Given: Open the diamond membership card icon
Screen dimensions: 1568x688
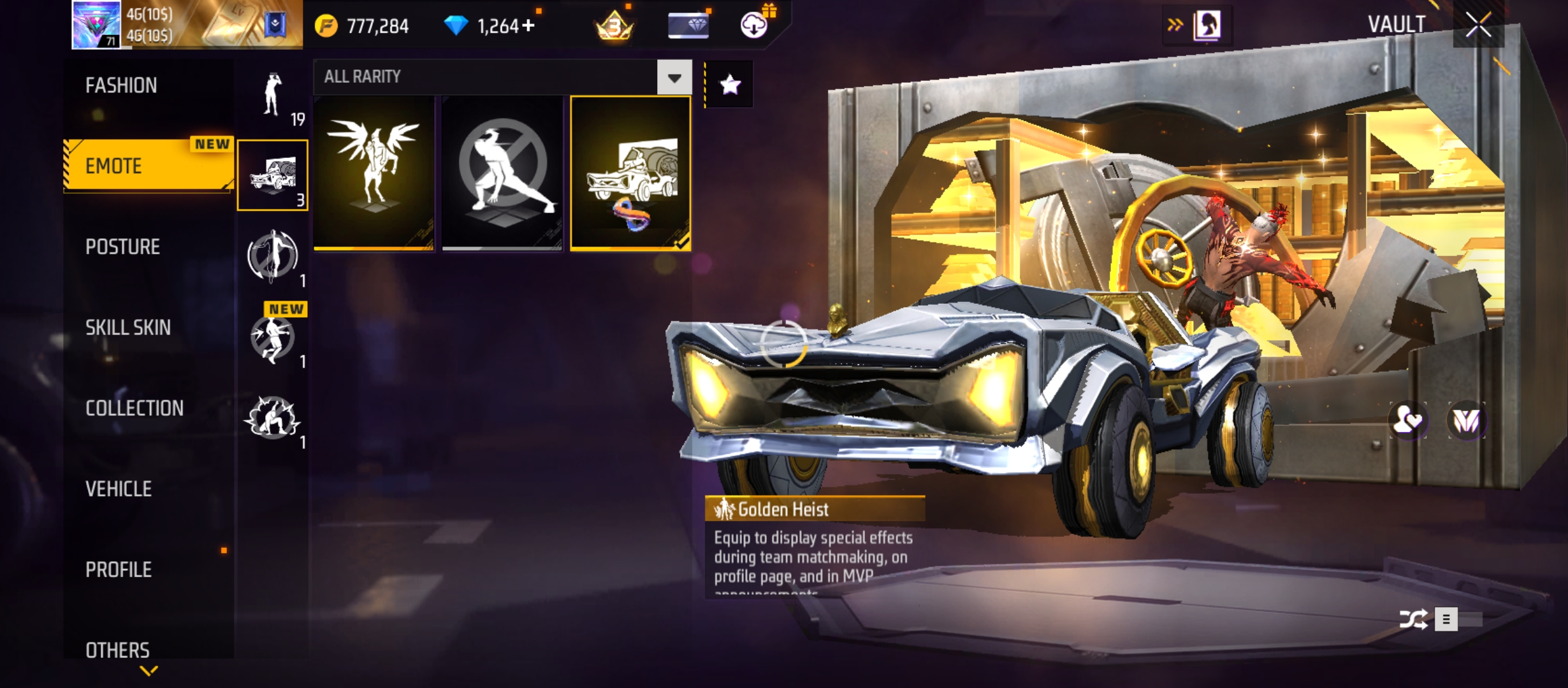Looking at the screenshot, I should click(x=688, y=25).
